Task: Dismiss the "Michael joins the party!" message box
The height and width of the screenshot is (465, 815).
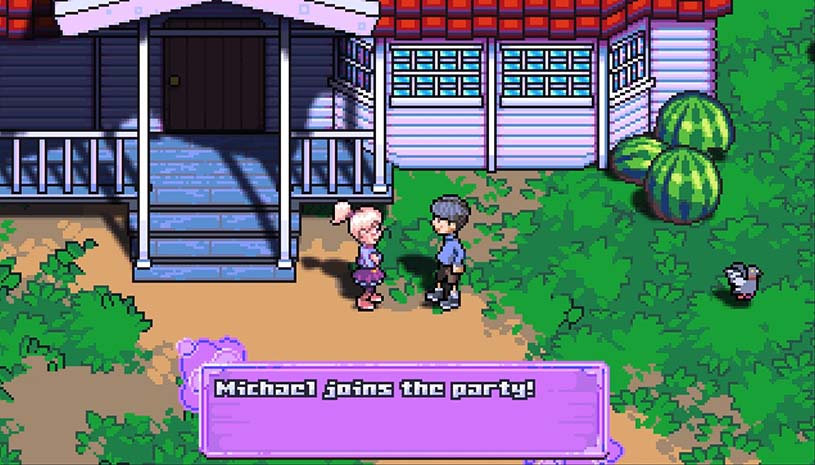Action: click(404, 409)
